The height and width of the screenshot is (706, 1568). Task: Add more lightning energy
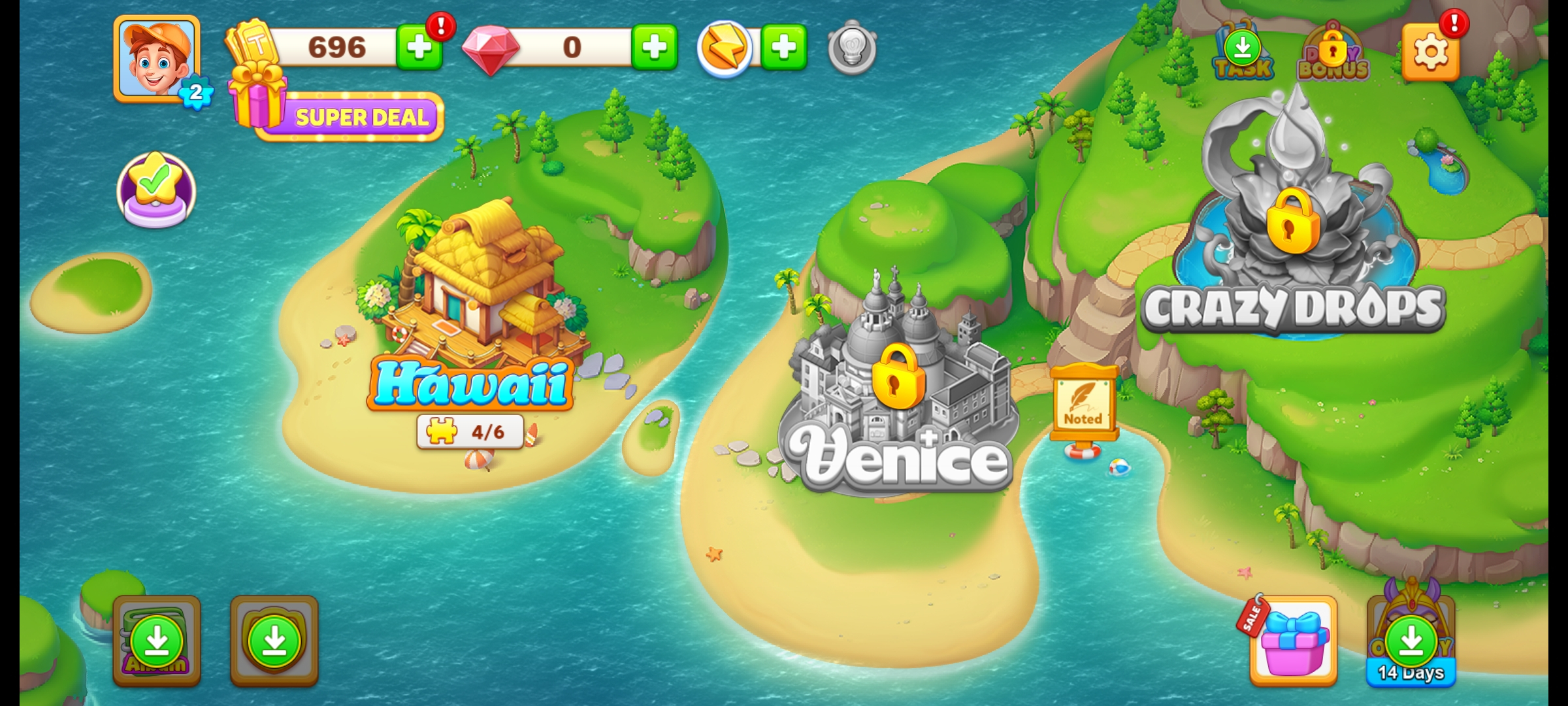783,47
